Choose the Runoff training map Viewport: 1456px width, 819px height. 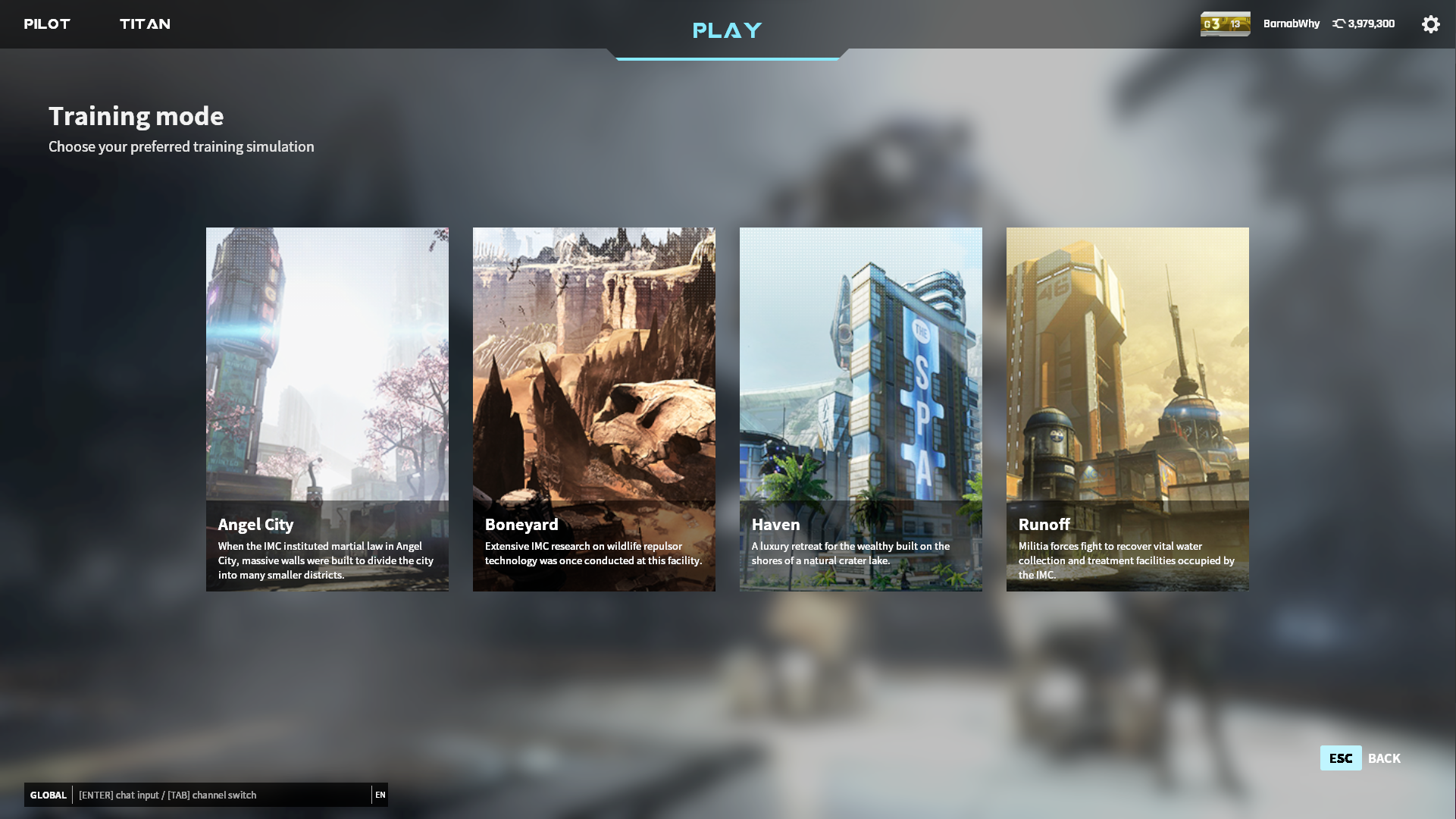pyautogui.click(x=1128, y=409)
